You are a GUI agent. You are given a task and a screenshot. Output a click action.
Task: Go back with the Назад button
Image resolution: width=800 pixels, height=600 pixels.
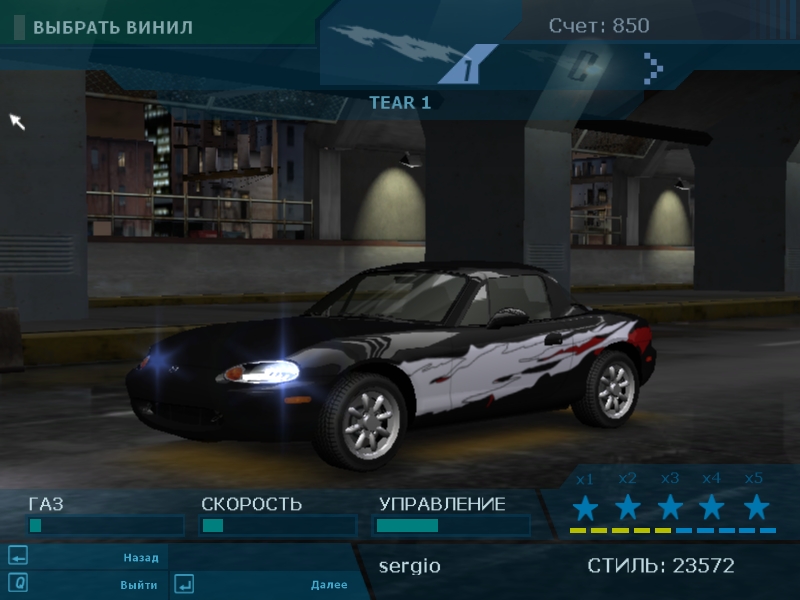140,557
